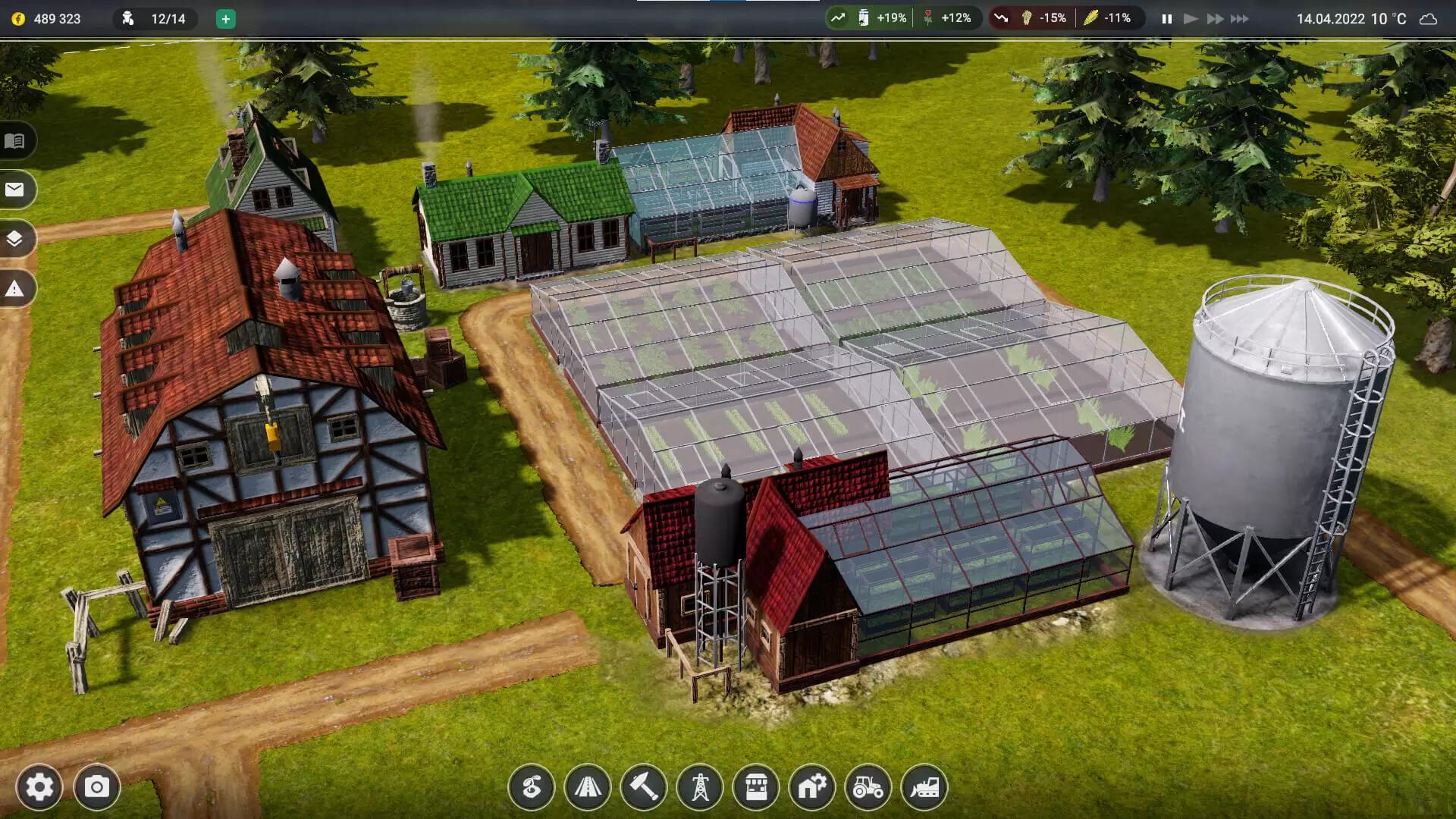Open the book journal panel

(x=15, y=140)
